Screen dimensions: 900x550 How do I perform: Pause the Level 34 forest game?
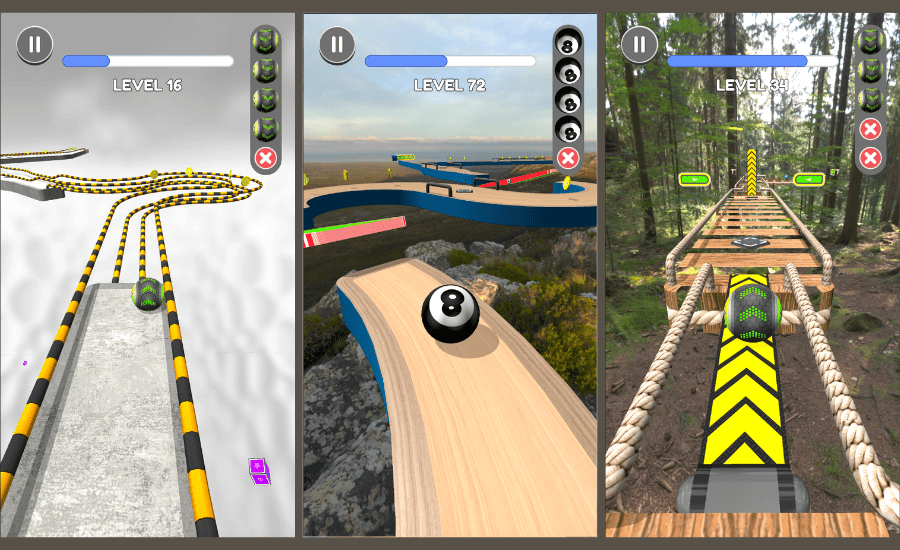(x=639, y=44)
